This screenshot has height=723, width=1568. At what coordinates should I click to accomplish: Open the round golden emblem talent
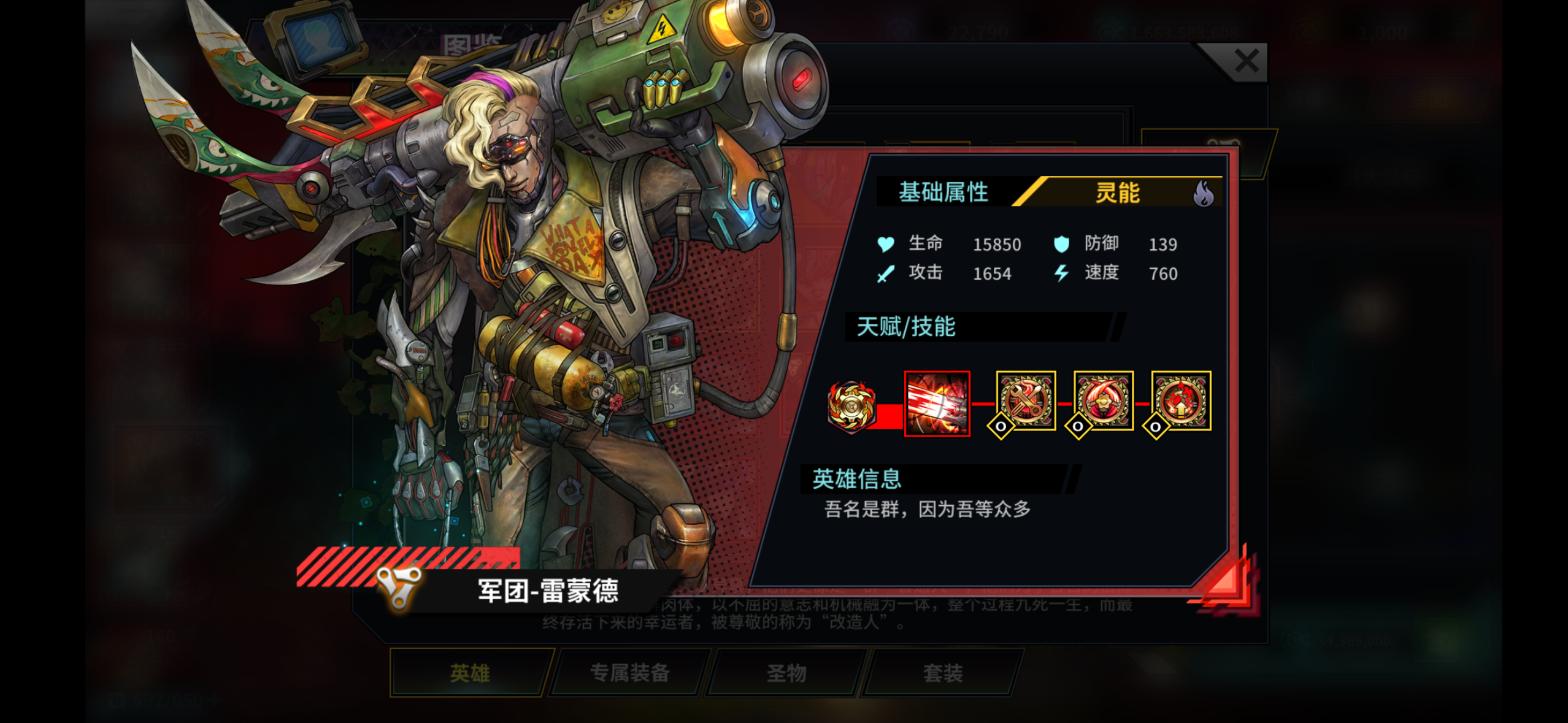(851, 405)
